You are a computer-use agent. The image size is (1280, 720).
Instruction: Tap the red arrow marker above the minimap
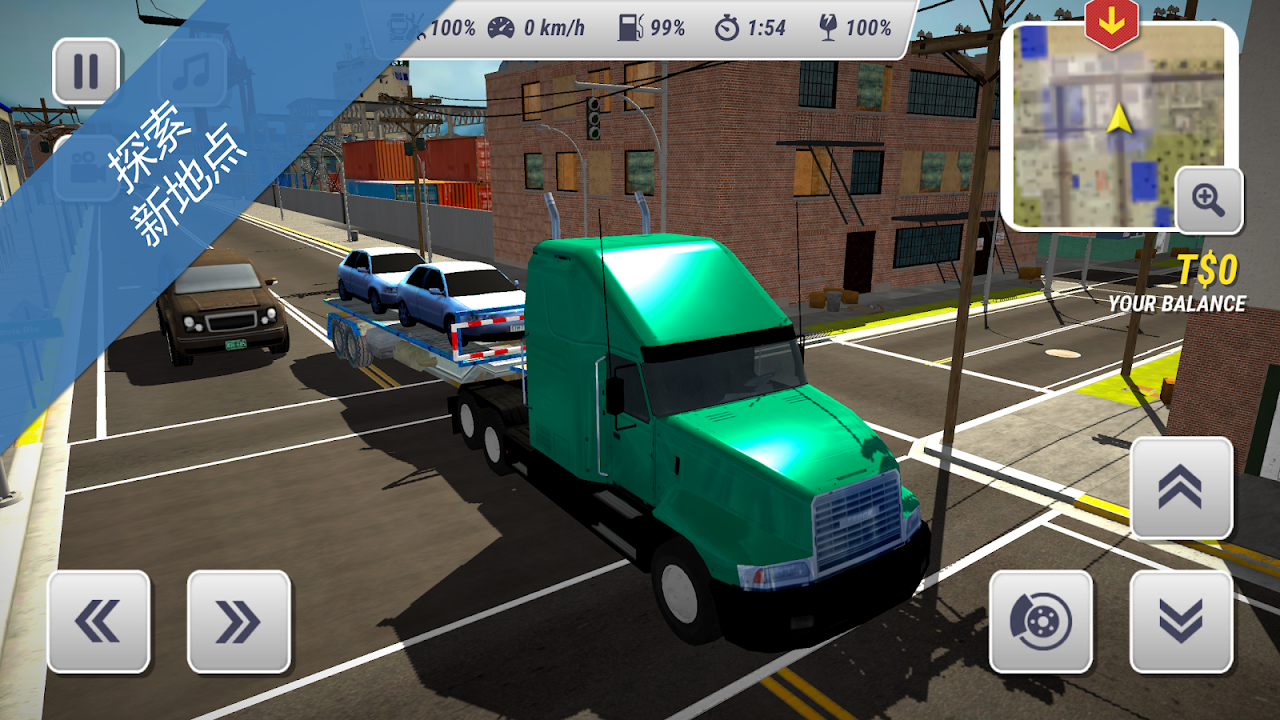(1111, 21)
